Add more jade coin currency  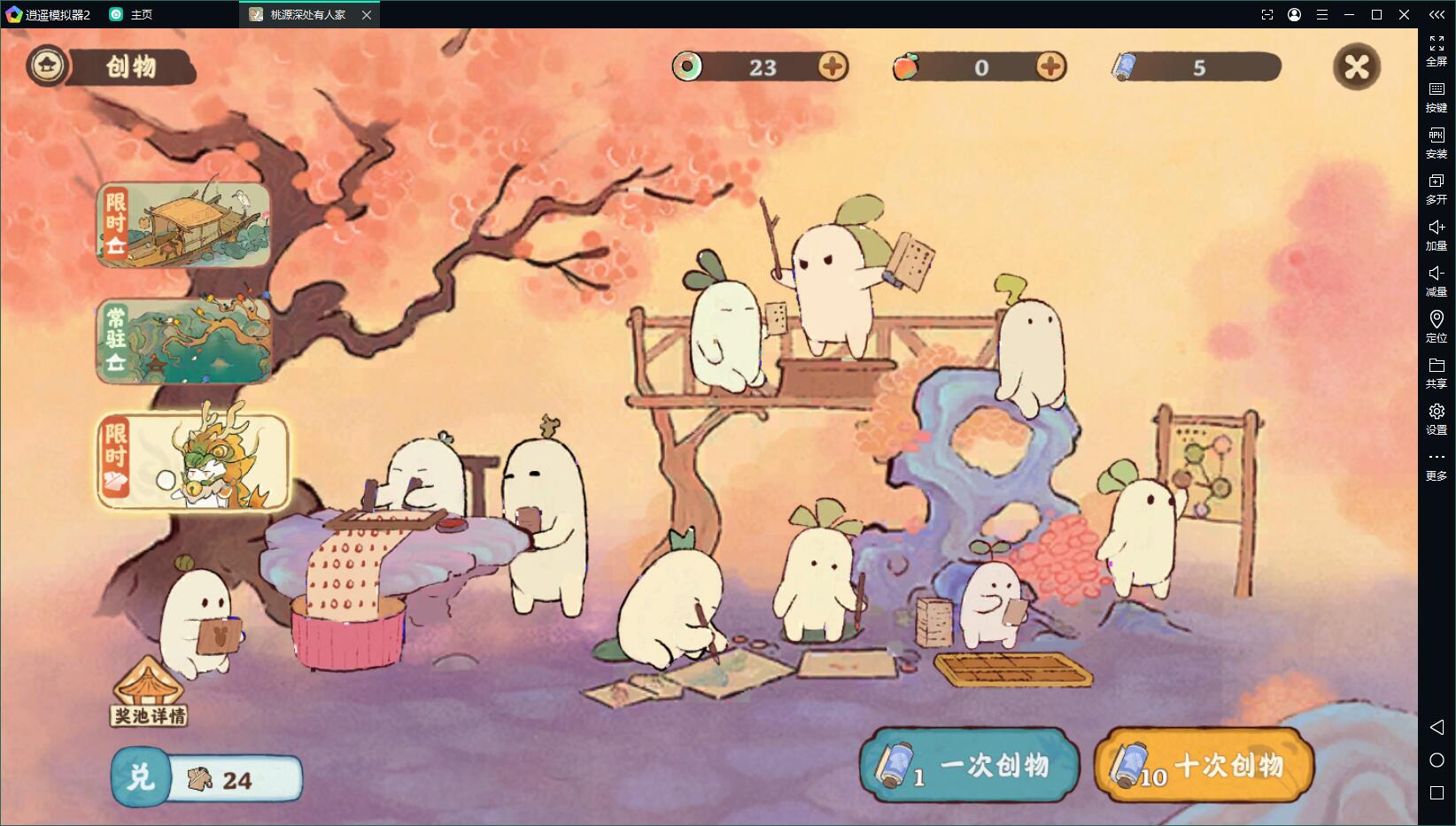[832, 67]
